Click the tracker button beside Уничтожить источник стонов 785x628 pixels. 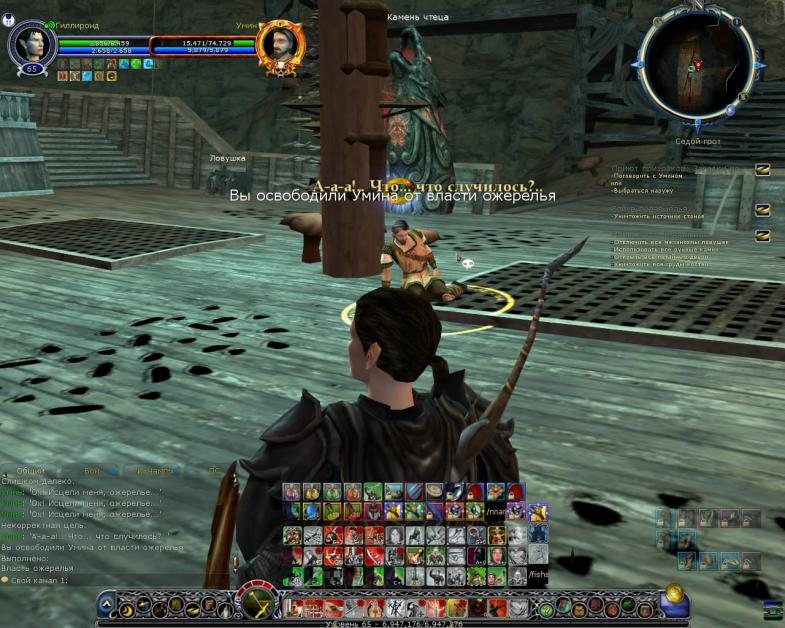tap(762, 209)
